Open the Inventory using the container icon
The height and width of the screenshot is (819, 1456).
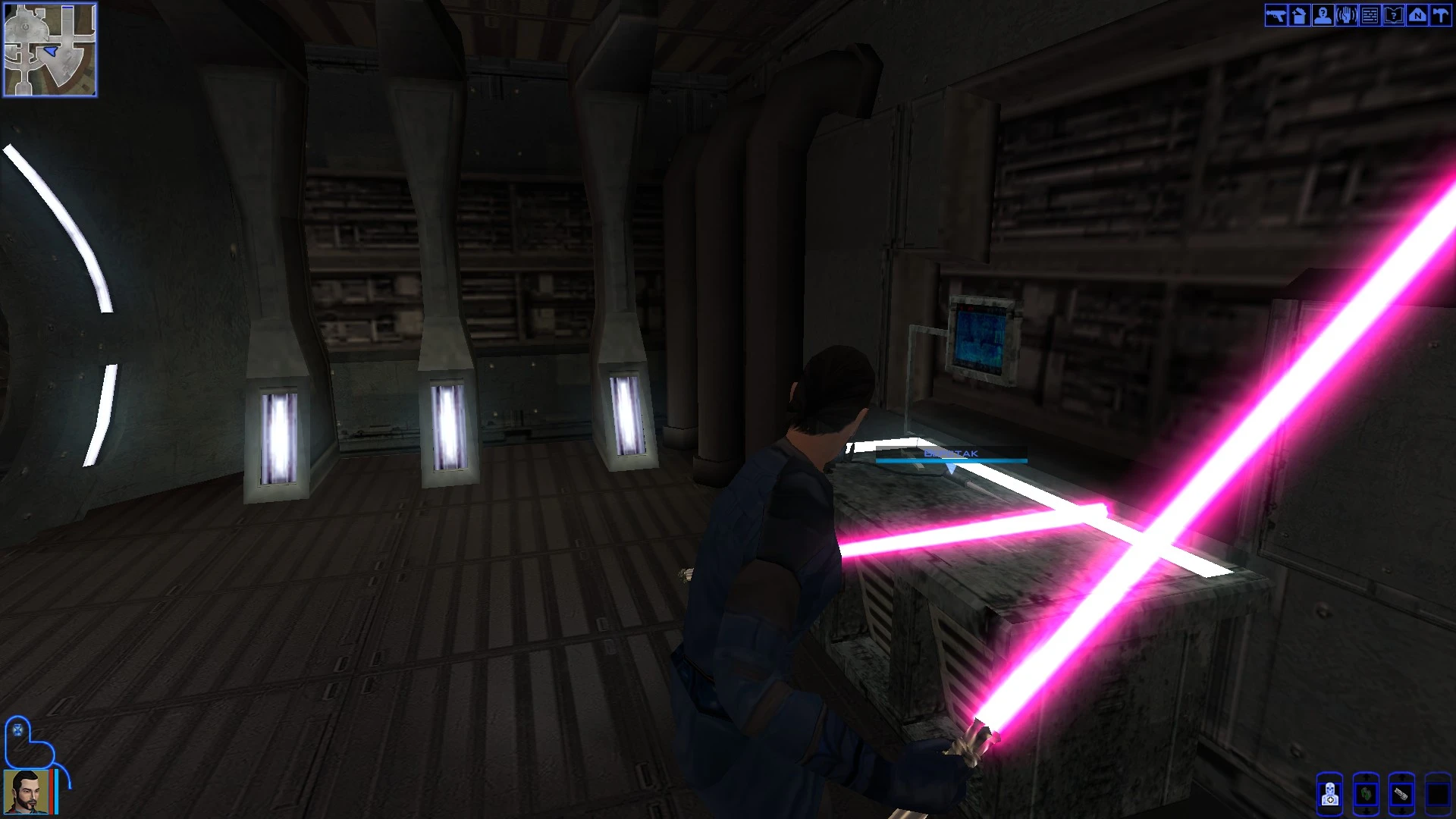tap(1299, 17)
